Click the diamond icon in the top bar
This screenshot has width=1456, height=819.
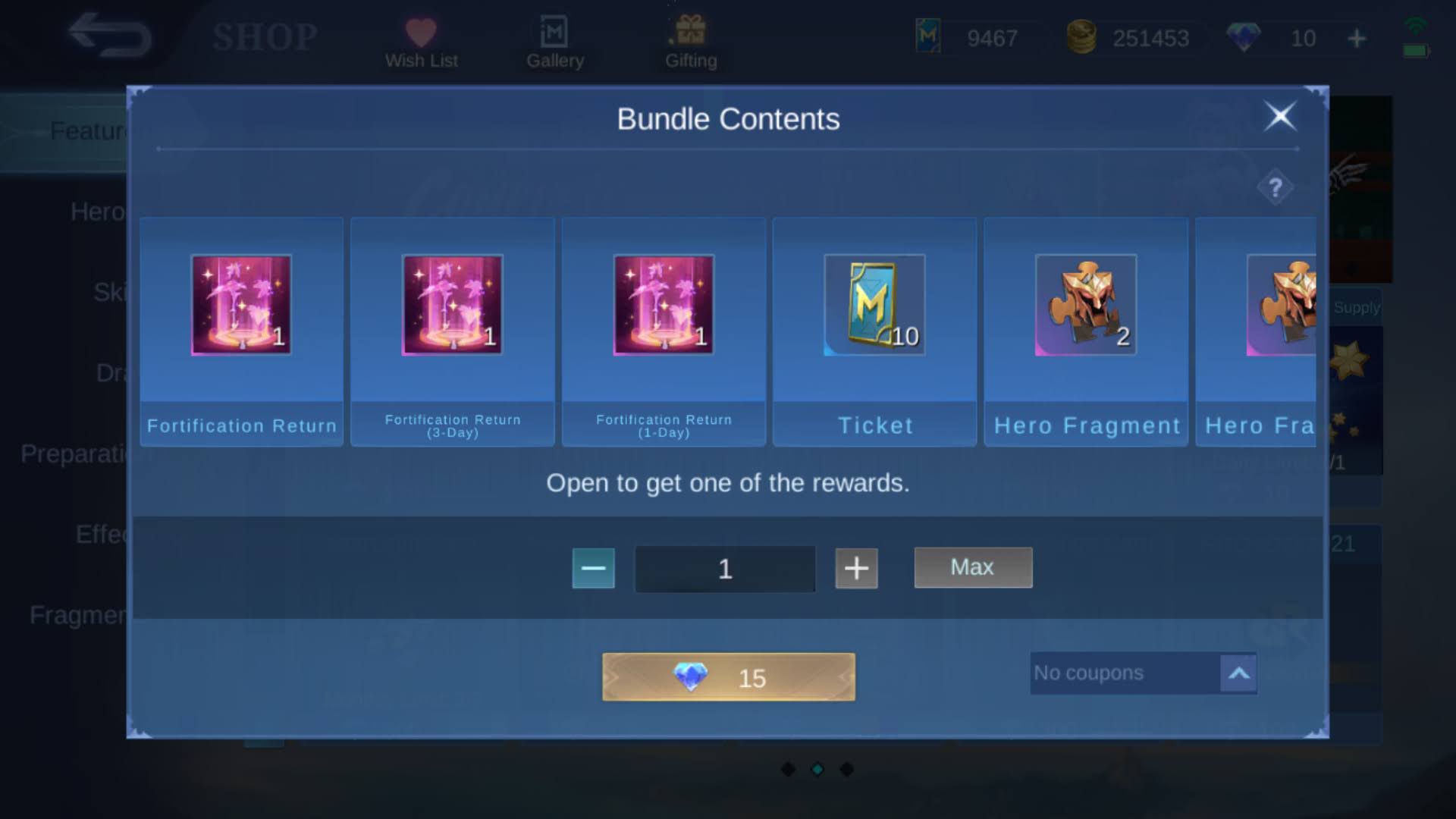click(1244, 38)
